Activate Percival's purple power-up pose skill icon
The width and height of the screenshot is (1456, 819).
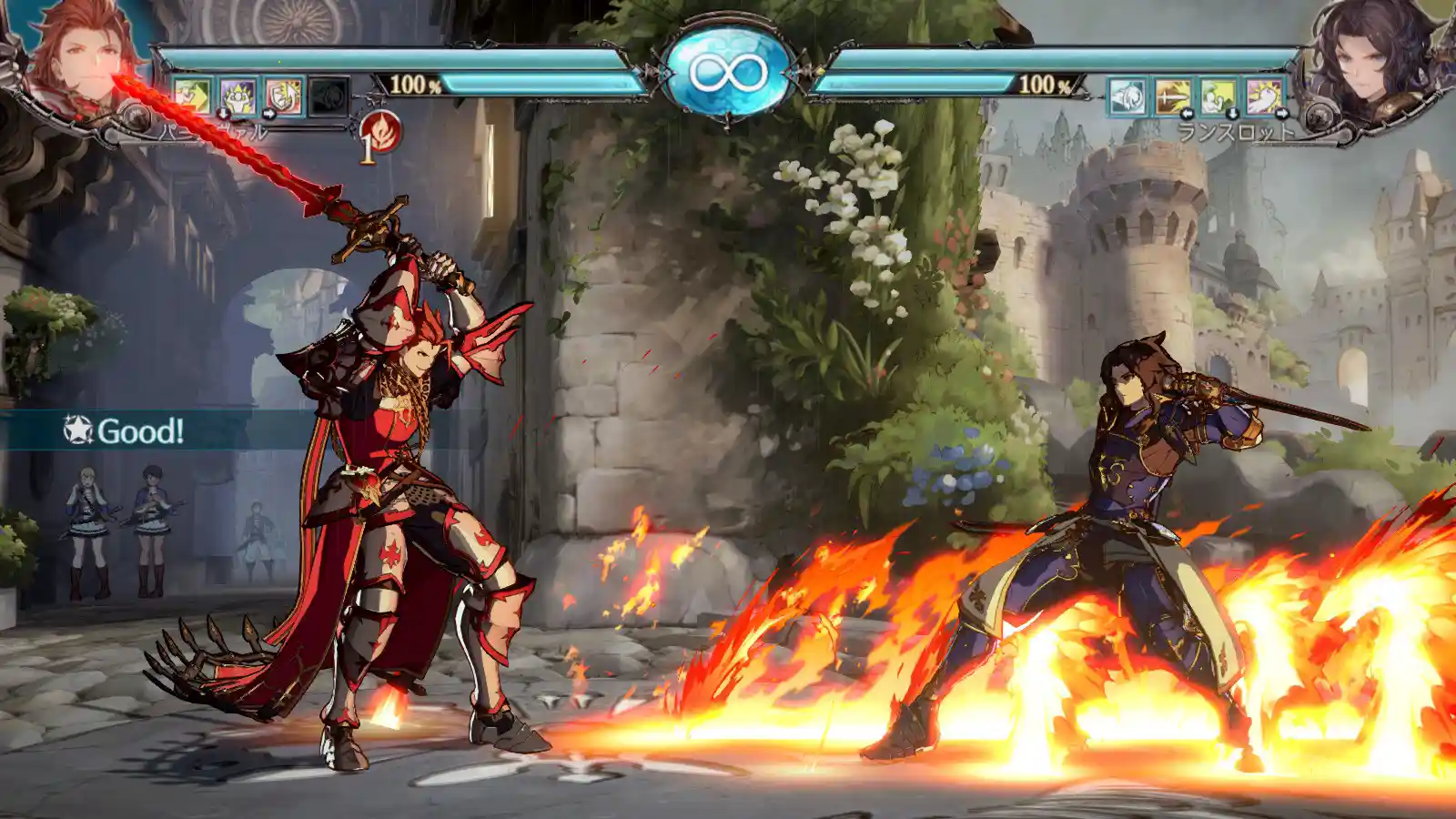(238, 96)
